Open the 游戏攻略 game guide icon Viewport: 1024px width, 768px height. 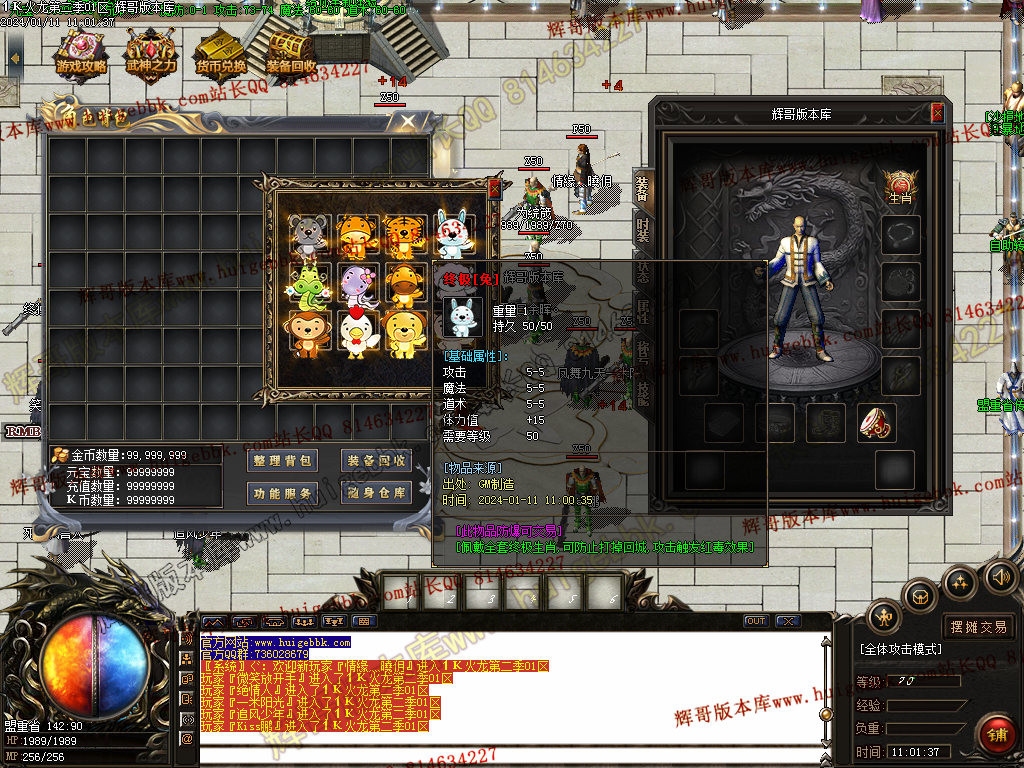click(83, 53)
